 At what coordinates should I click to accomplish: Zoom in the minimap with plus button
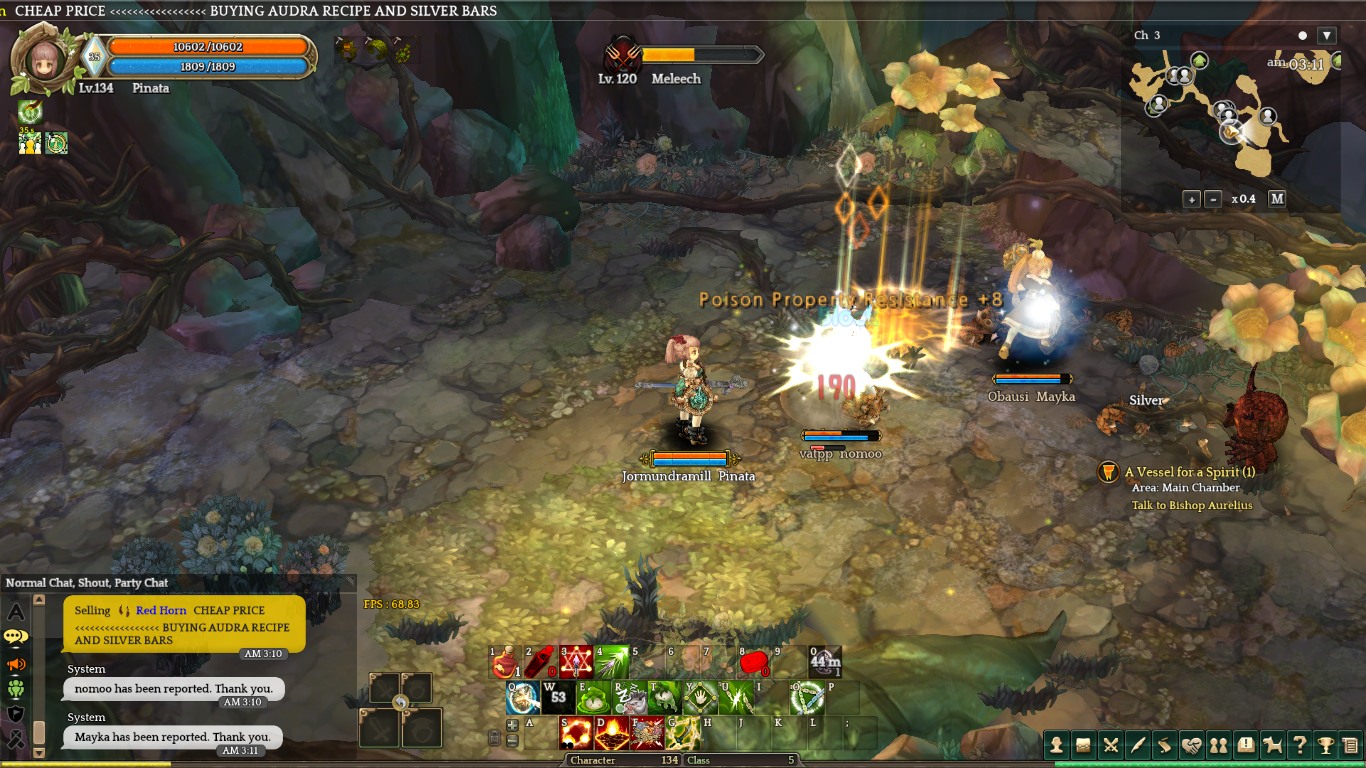pyautogui.click(x=1191, y=199)
